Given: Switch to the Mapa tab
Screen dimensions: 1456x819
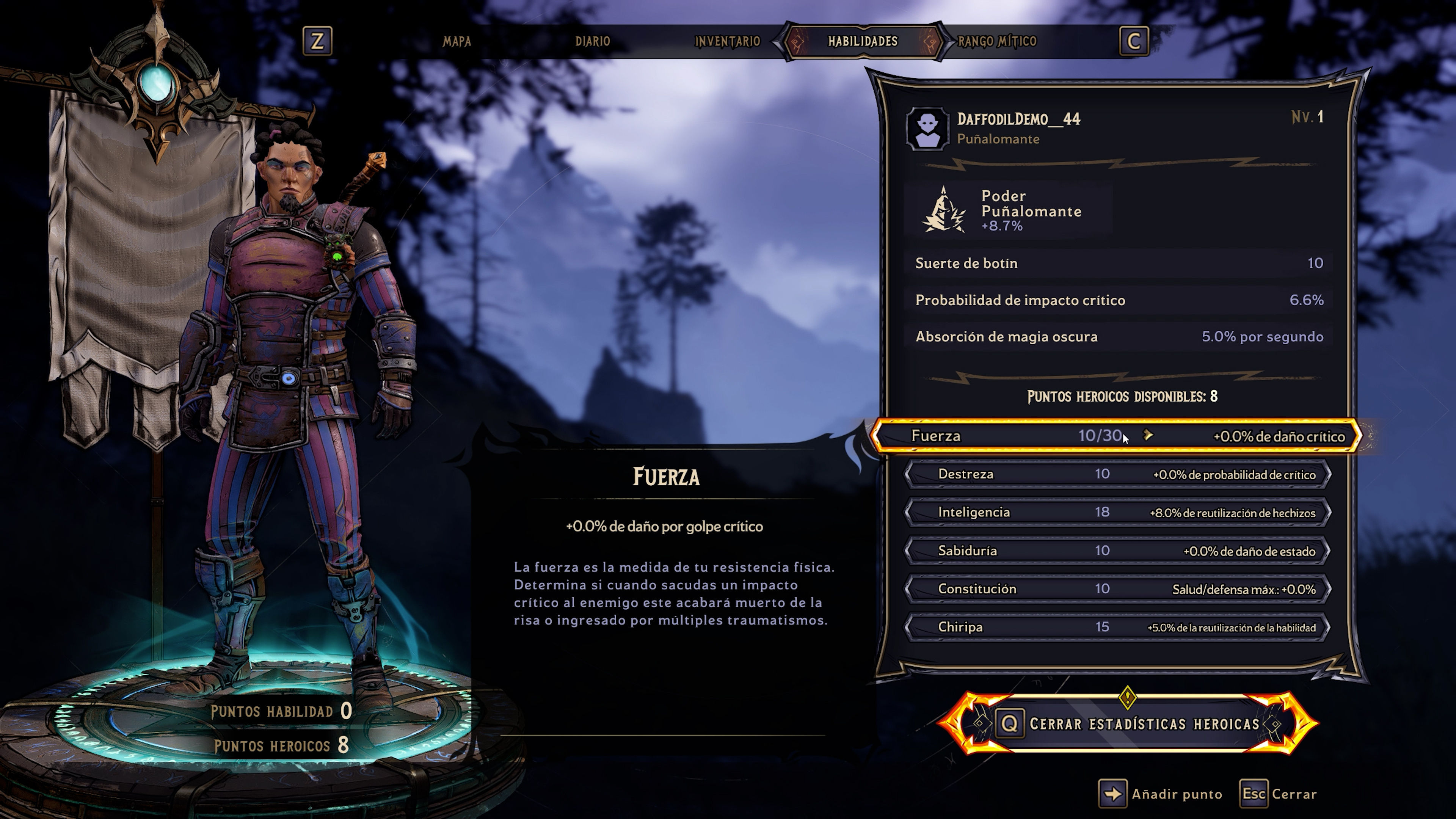Looking at the screenshot, I should (x=457, y=41).
